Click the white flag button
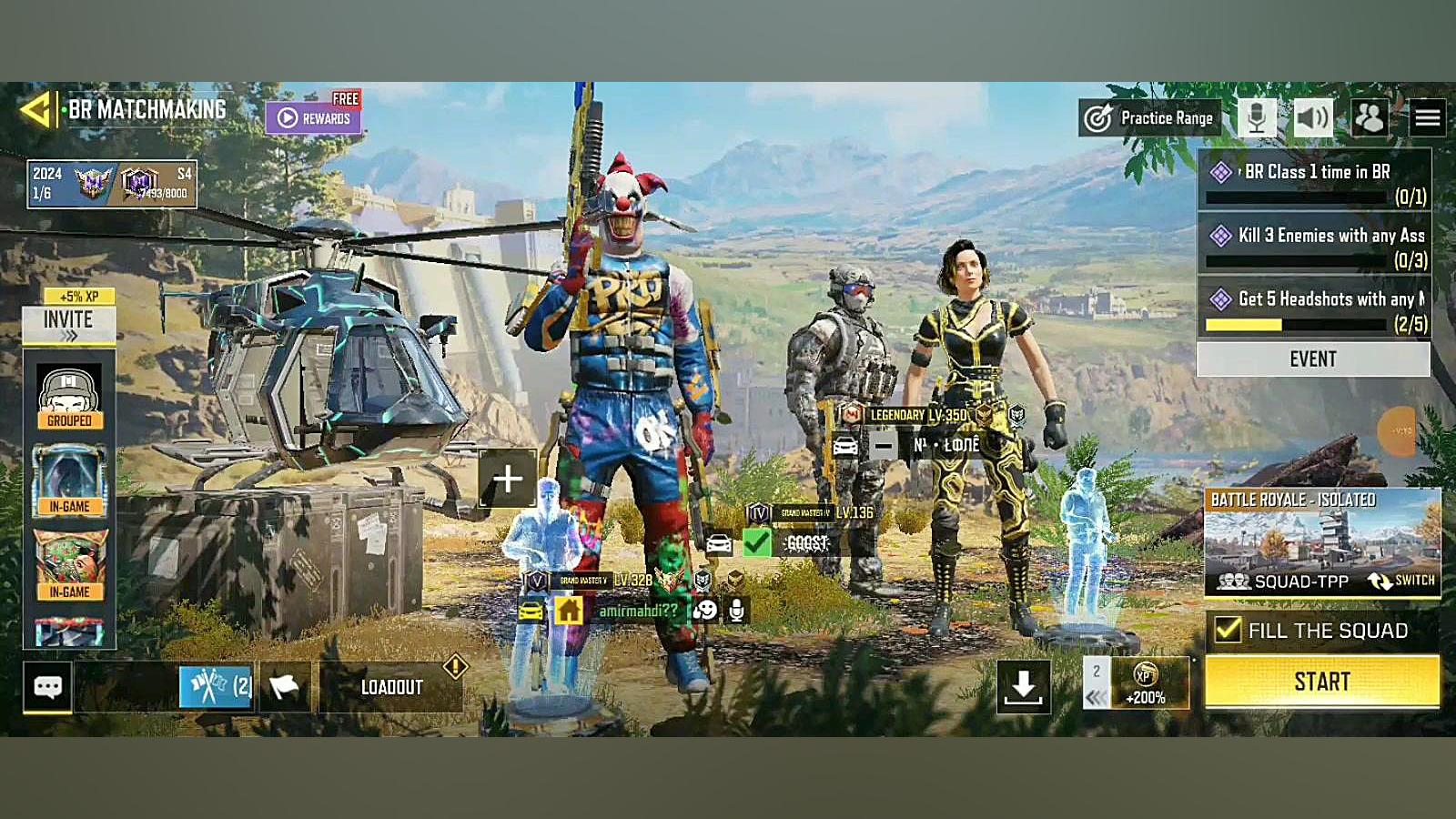Image resolution: width=1456 pixels, height=819 pixels. [x=285, y=687]
